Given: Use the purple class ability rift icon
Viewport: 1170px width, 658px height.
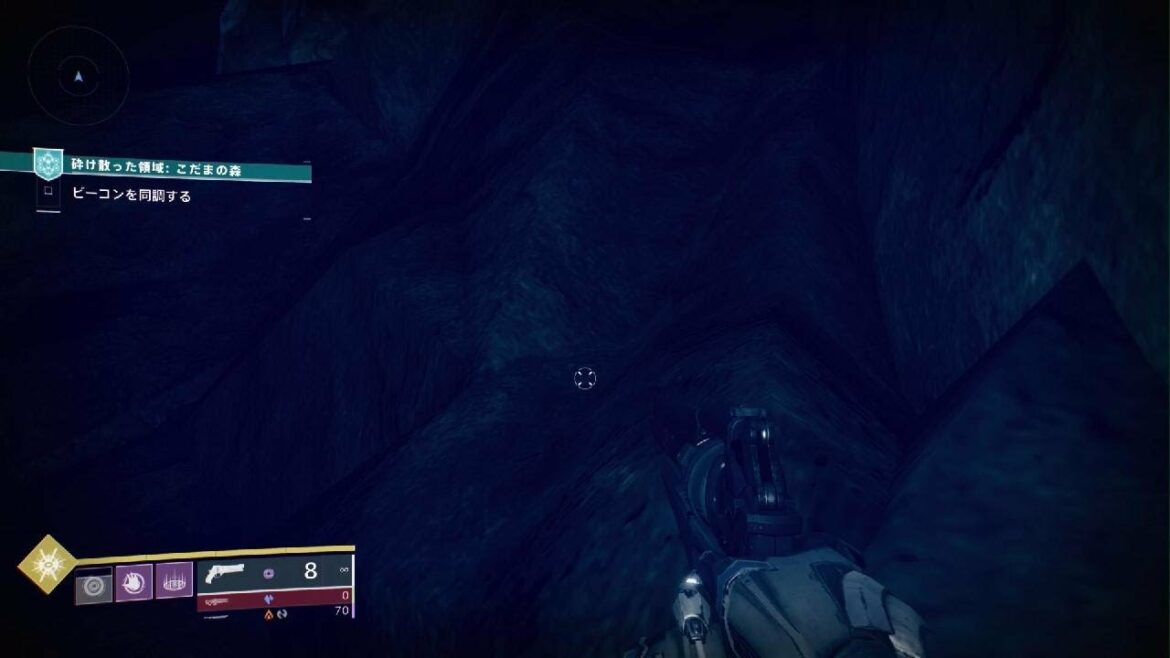Looking at the screenshot, I should tap(174, 581).
